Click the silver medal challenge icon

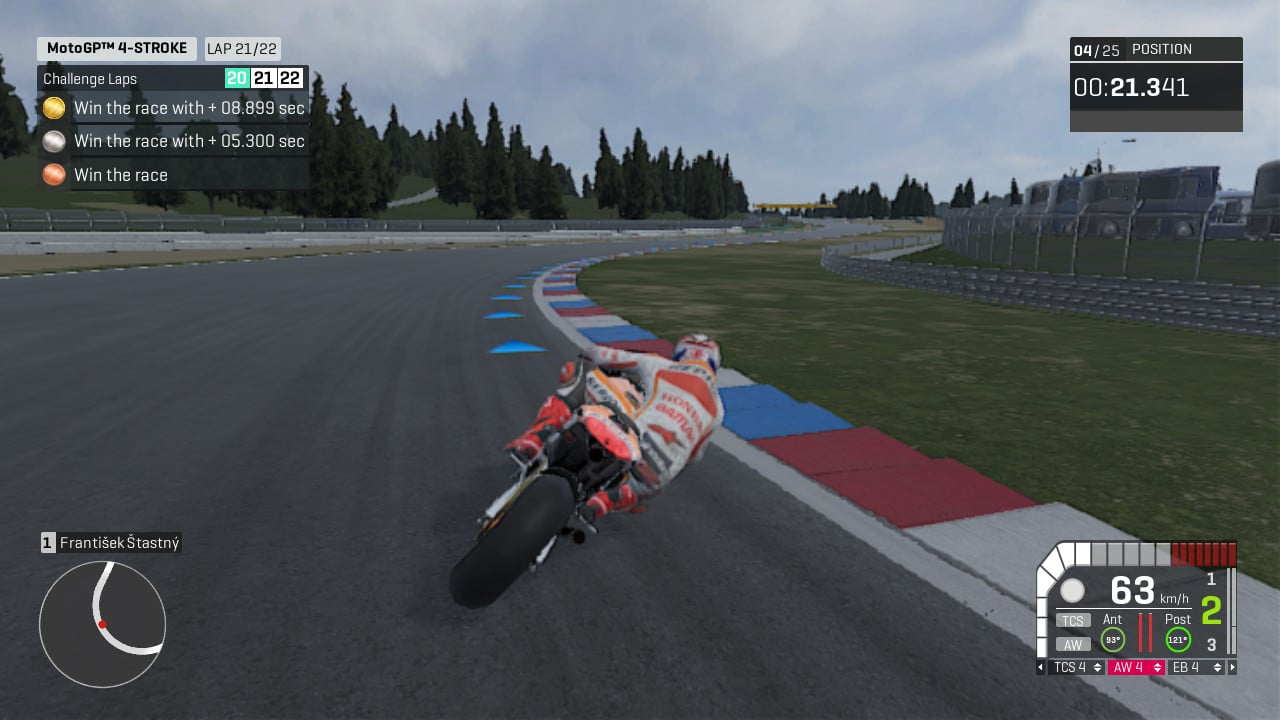tap(54, 141)
